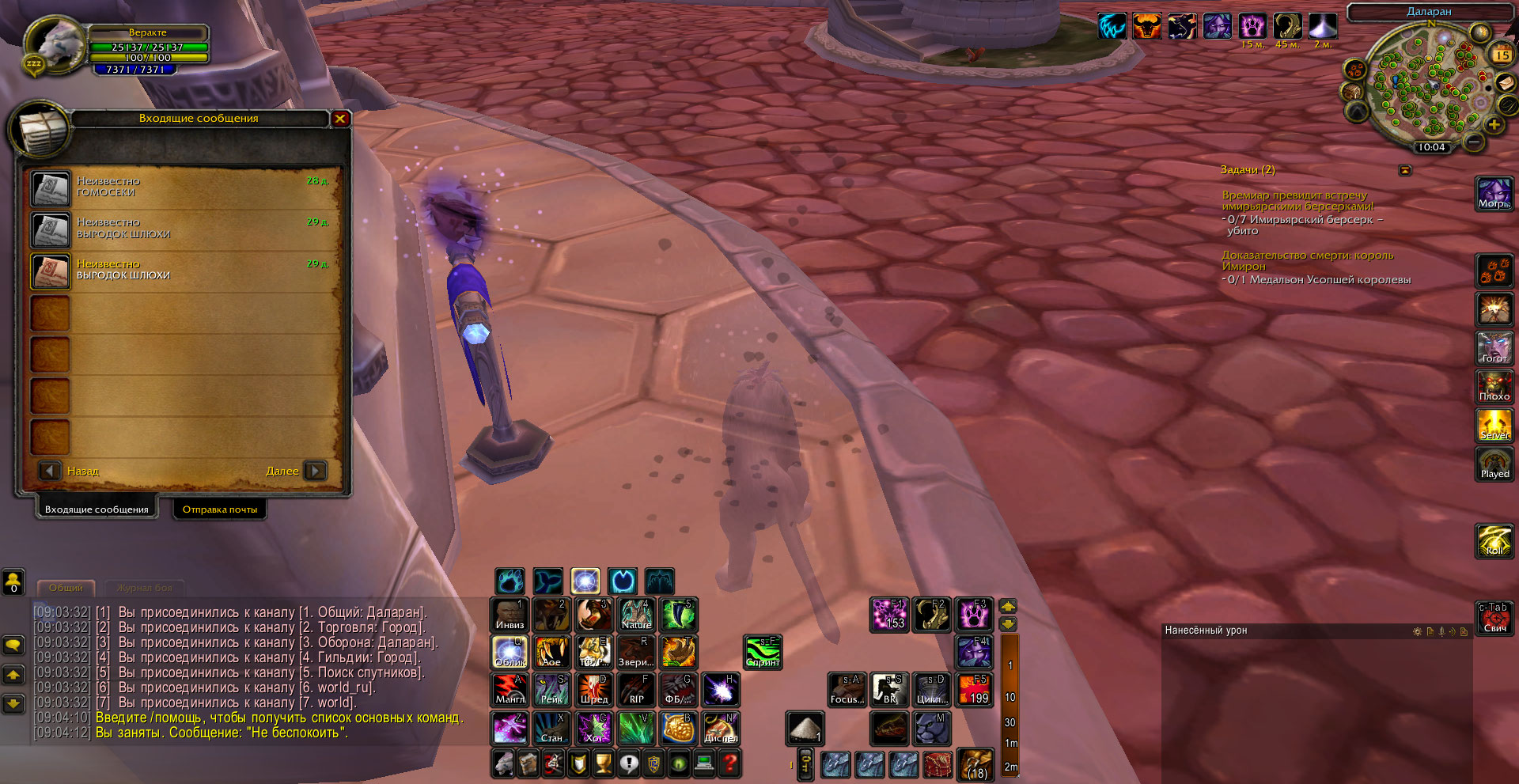Activate the Спринт ability
This screenshot has width=1519, height=784.
coord(763,652)
